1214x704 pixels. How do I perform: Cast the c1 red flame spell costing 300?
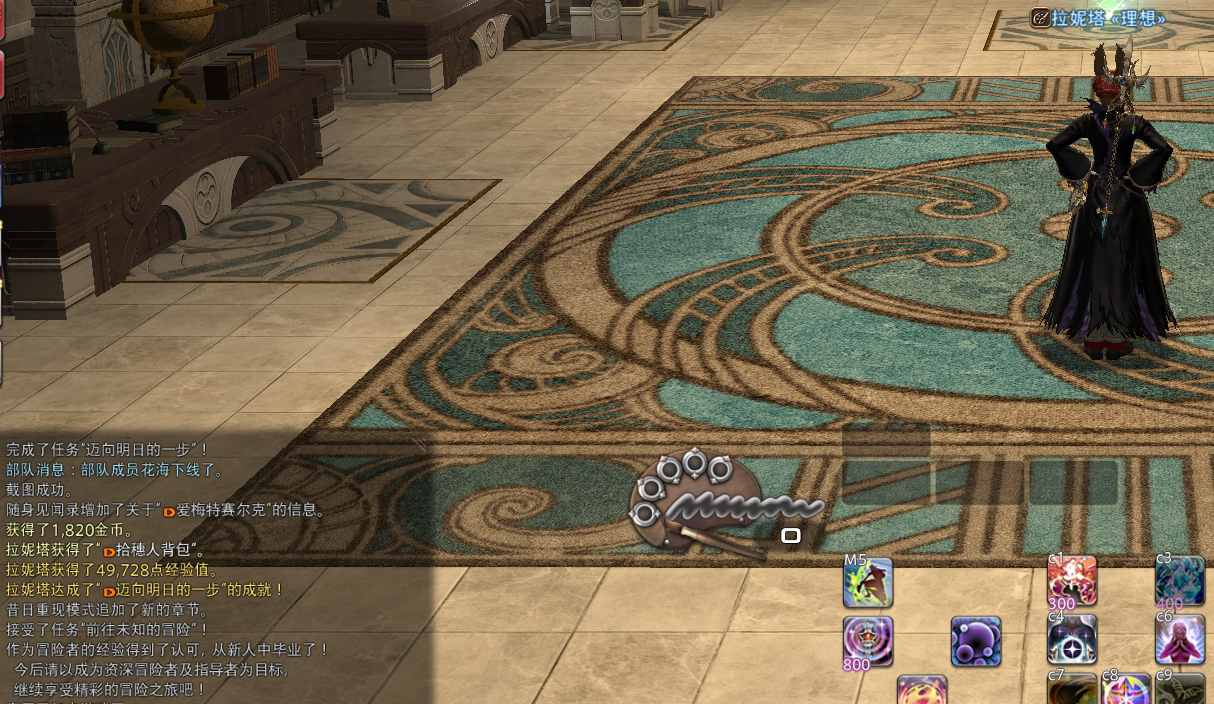(1072, 582)
